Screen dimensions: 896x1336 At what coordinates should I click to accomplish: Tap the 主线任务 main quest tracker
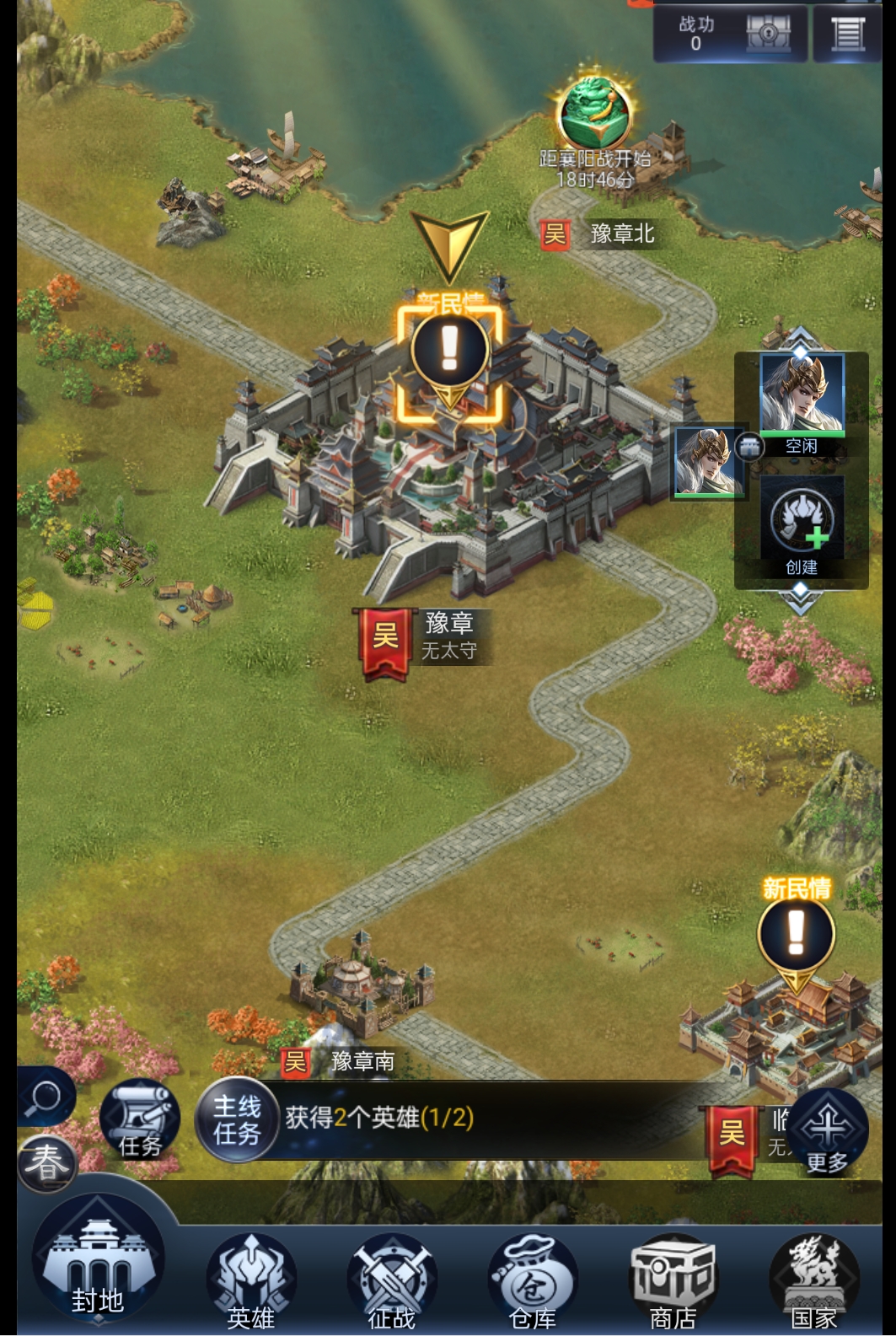237,1120
